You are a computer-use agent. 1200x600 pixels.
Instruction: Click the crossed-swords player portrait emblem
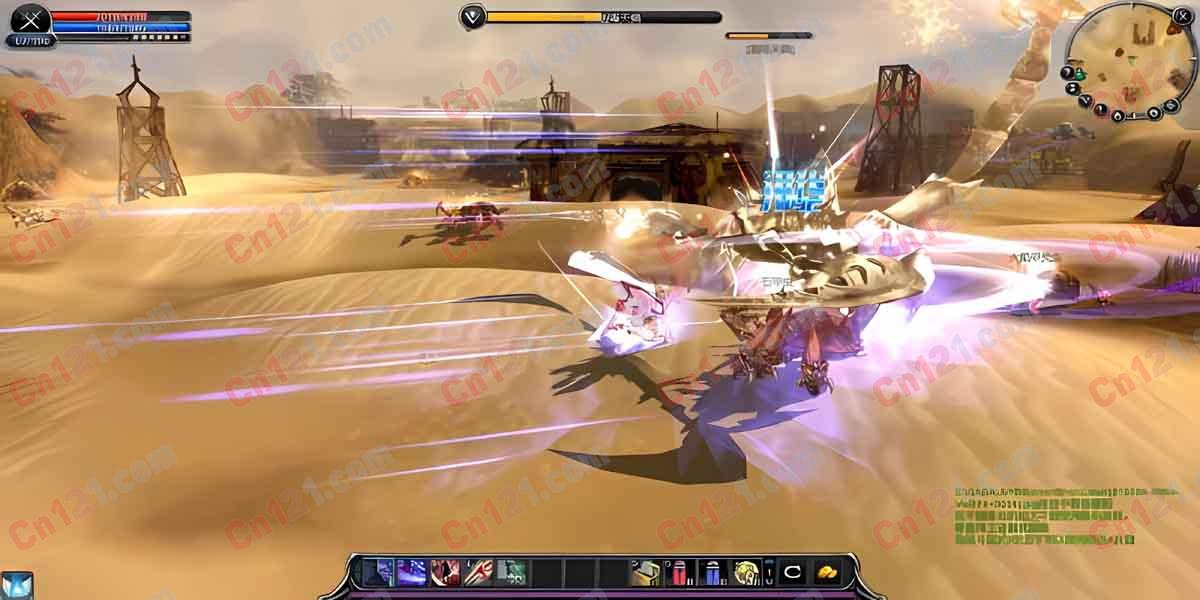pyautogui.click(x=30, y=19)
